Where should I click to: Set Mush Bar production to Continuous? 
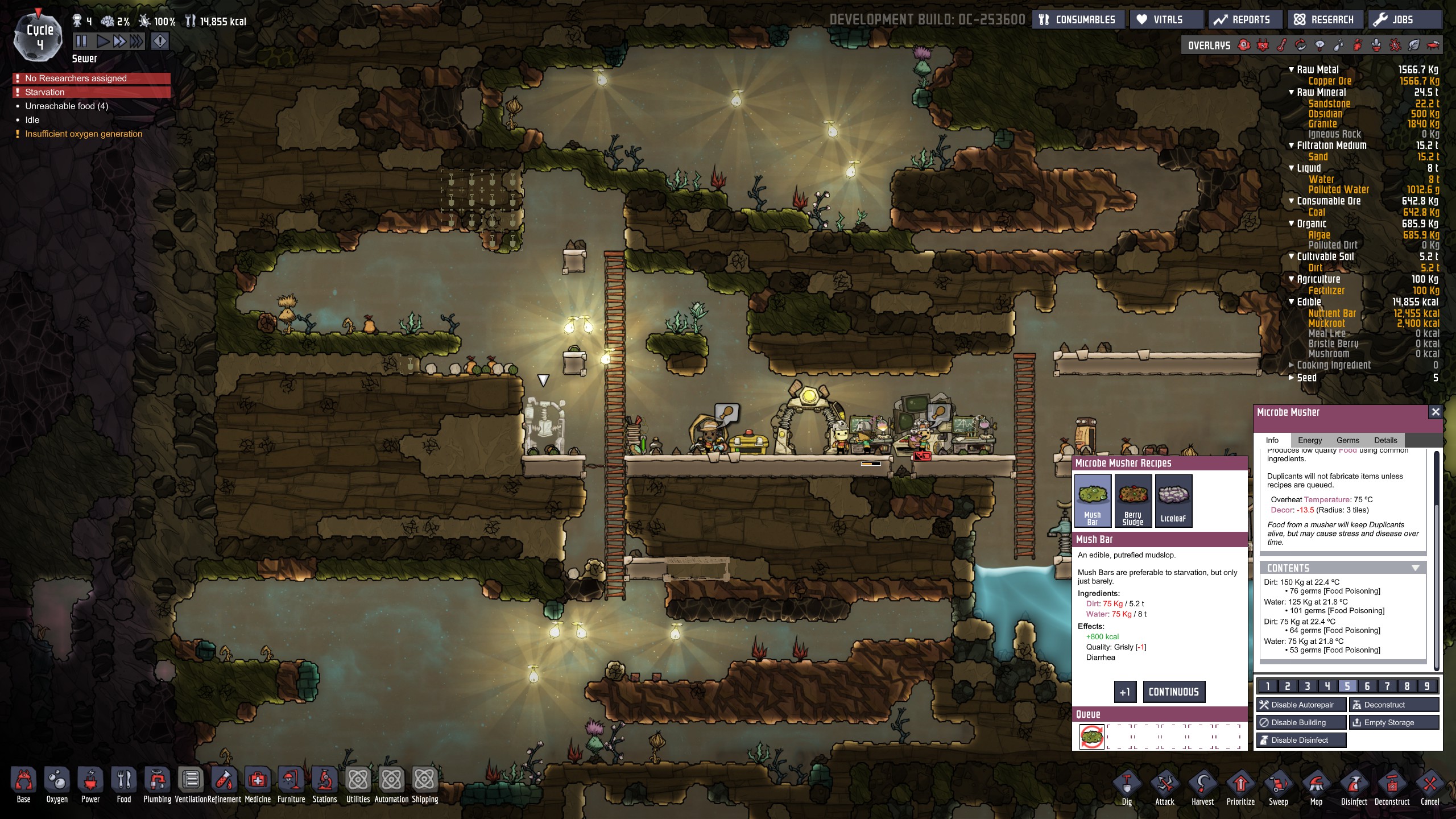1173,692
